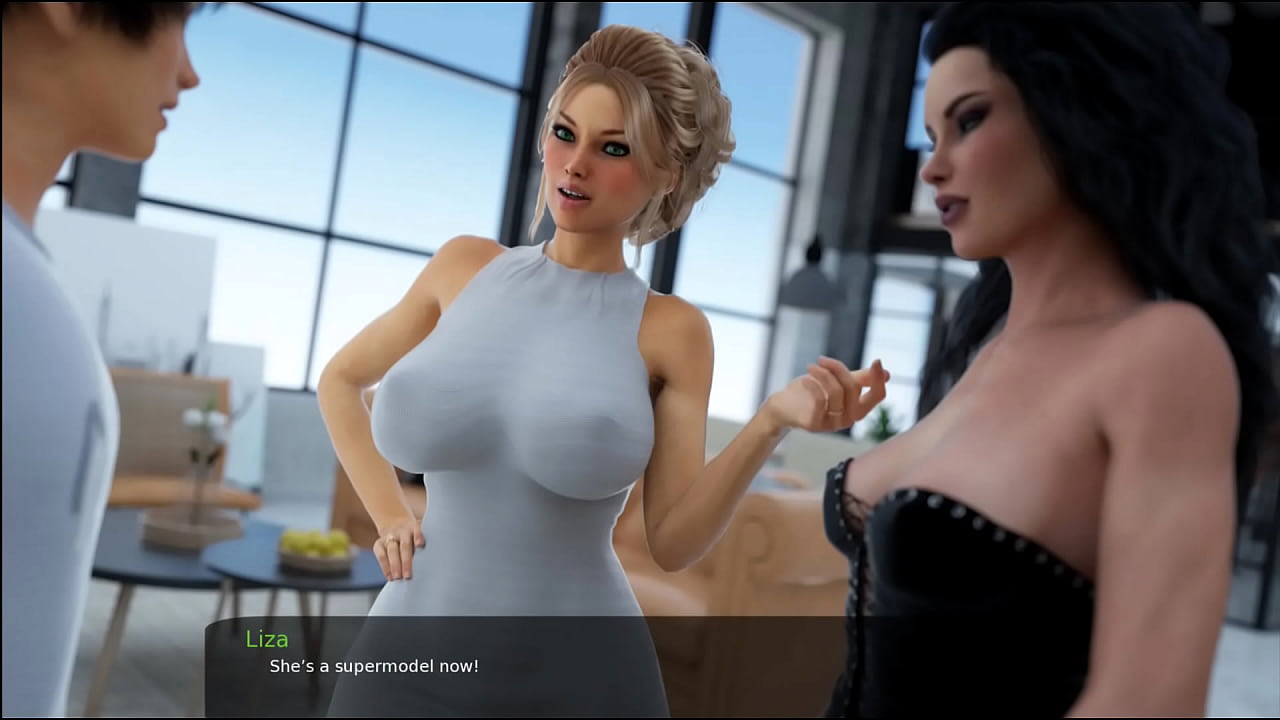This screenshot has height=720, width=1280.
Task: Click the dialogue text to advance
Action: (362, 667)
